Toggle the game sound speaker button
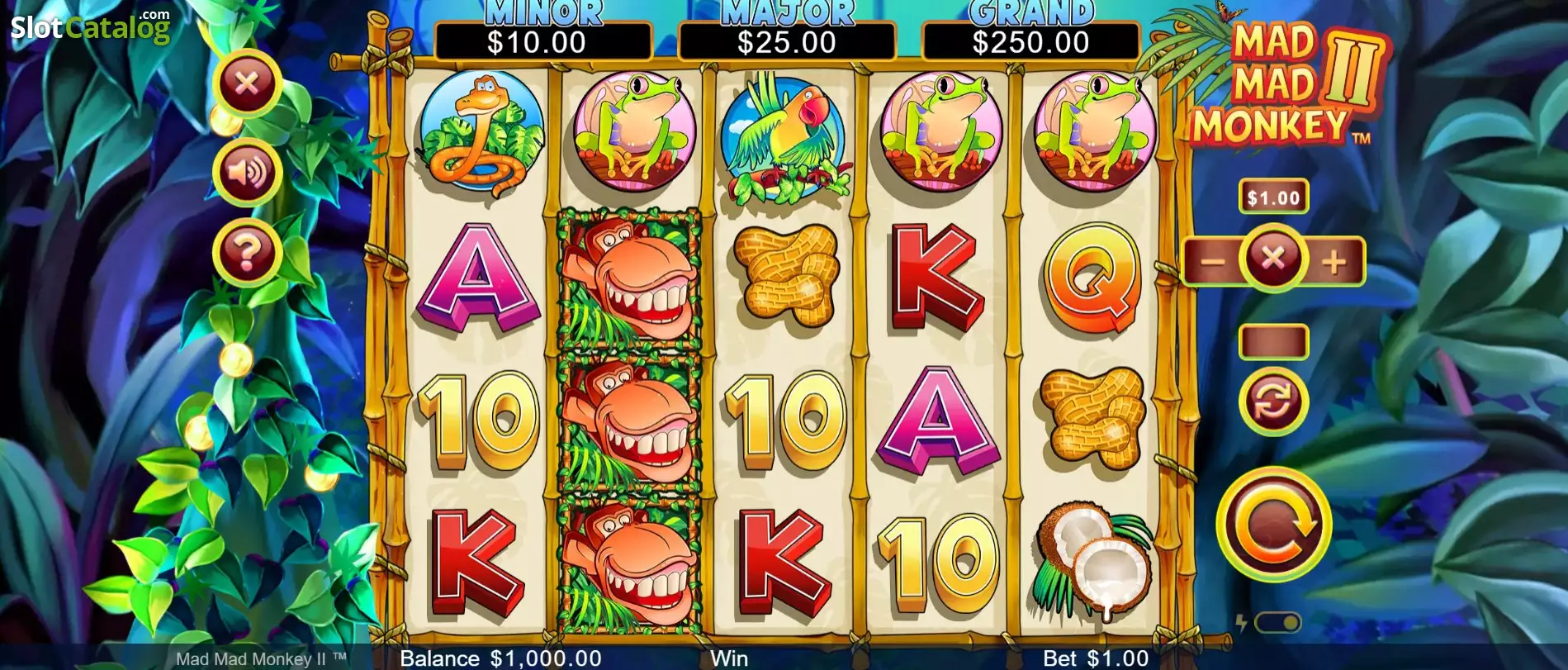 247,173
